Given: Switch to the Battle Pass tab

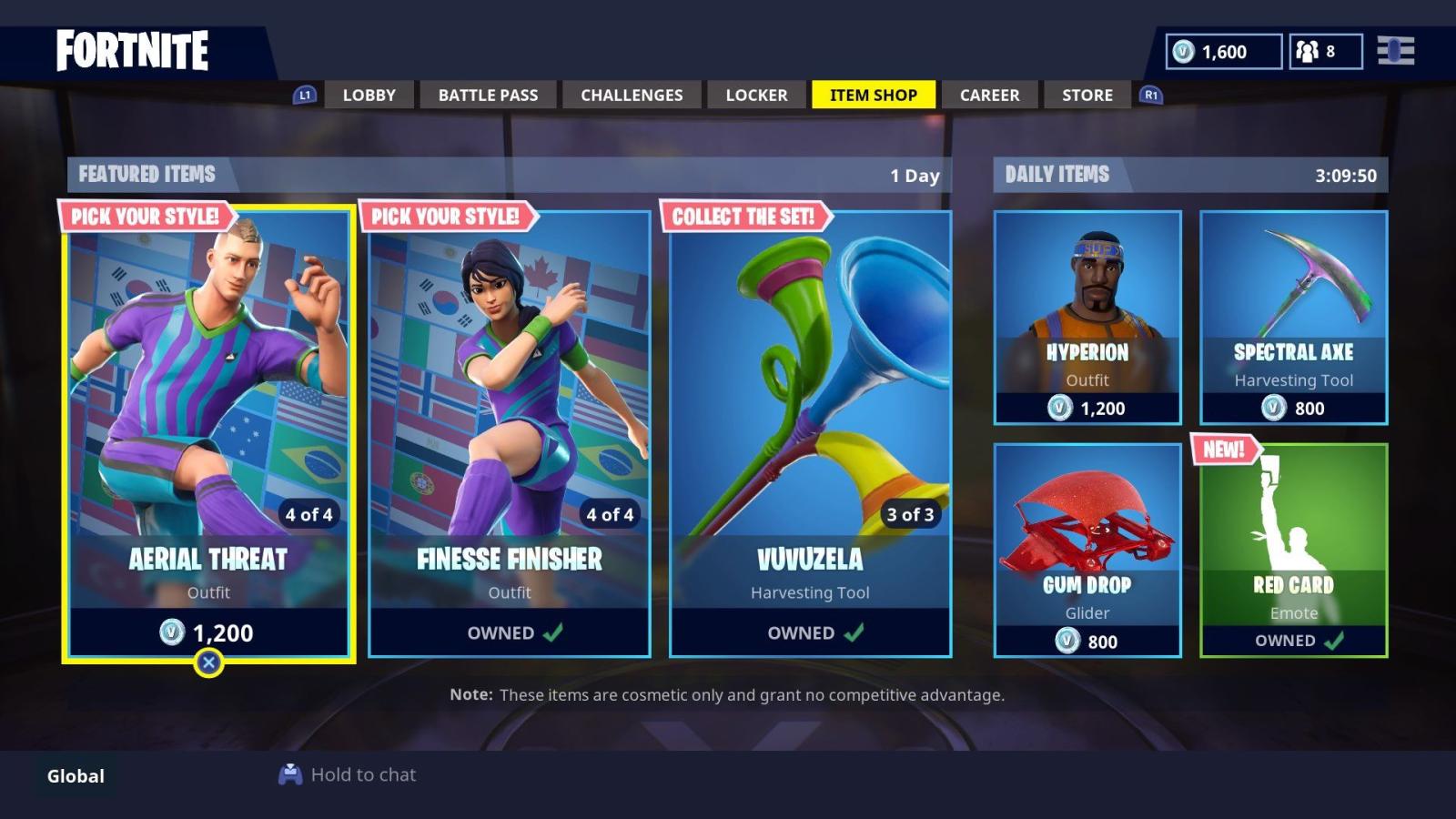Looking at the screenshot, I should (488, 95).
